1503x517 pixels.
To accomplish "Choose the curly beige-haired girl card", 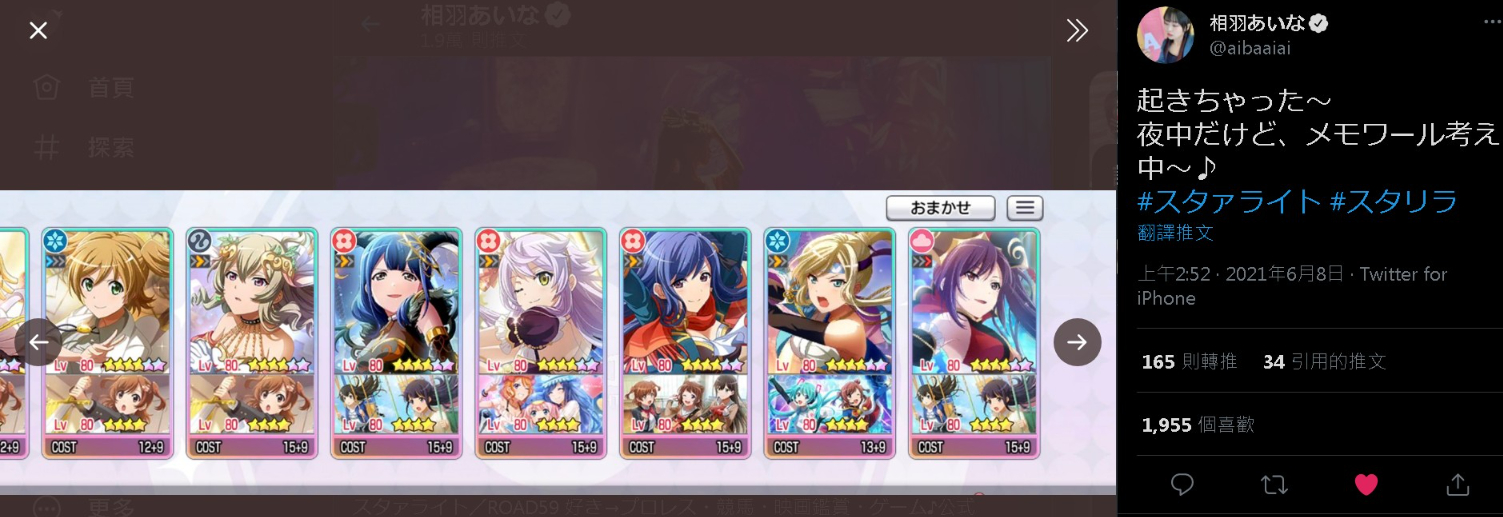I will (252, 300).
